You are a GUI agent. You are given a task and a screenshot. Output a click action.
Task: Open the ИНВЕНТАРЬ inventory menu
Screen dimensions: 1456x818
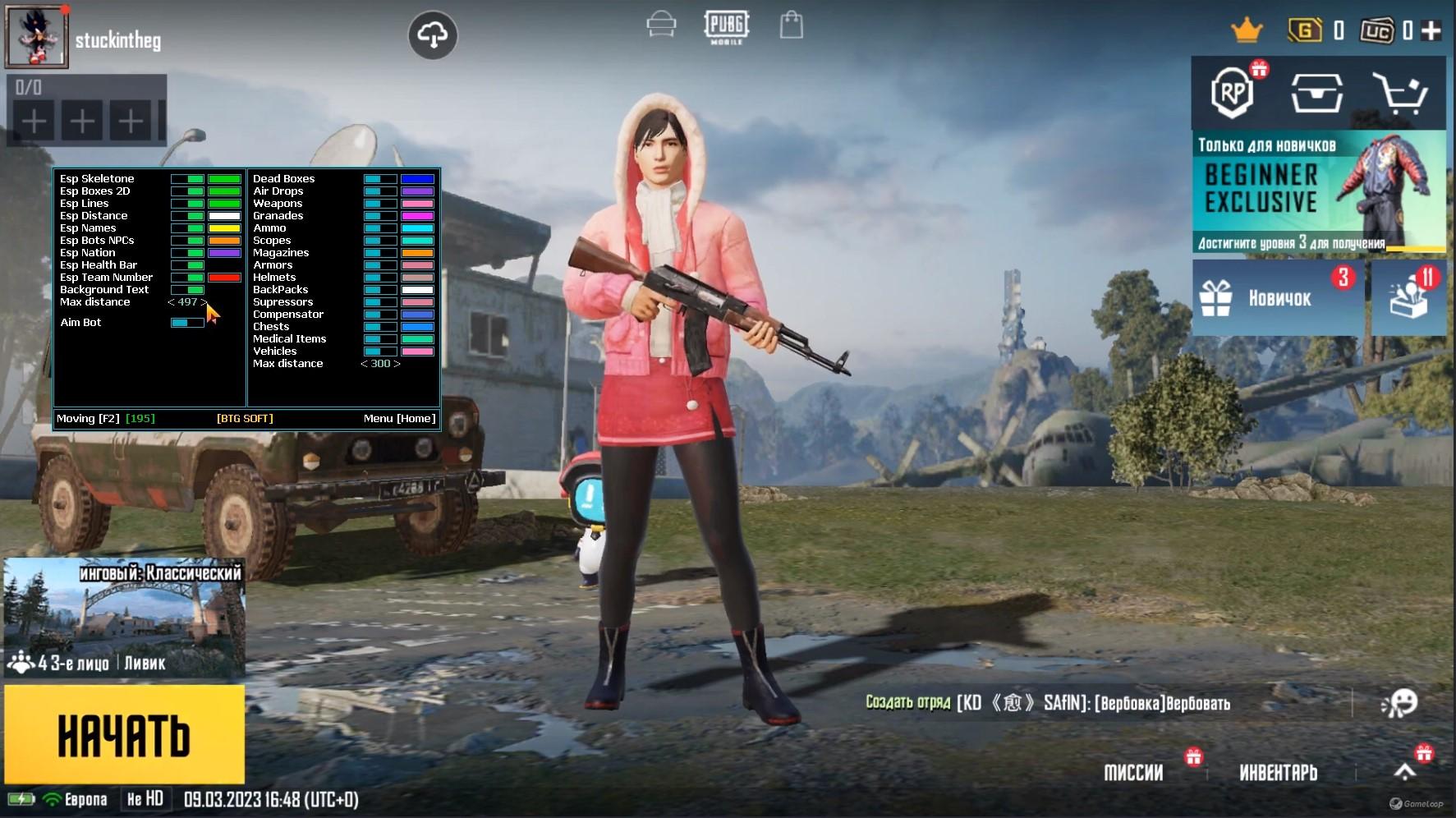(x=1278, y=773)
